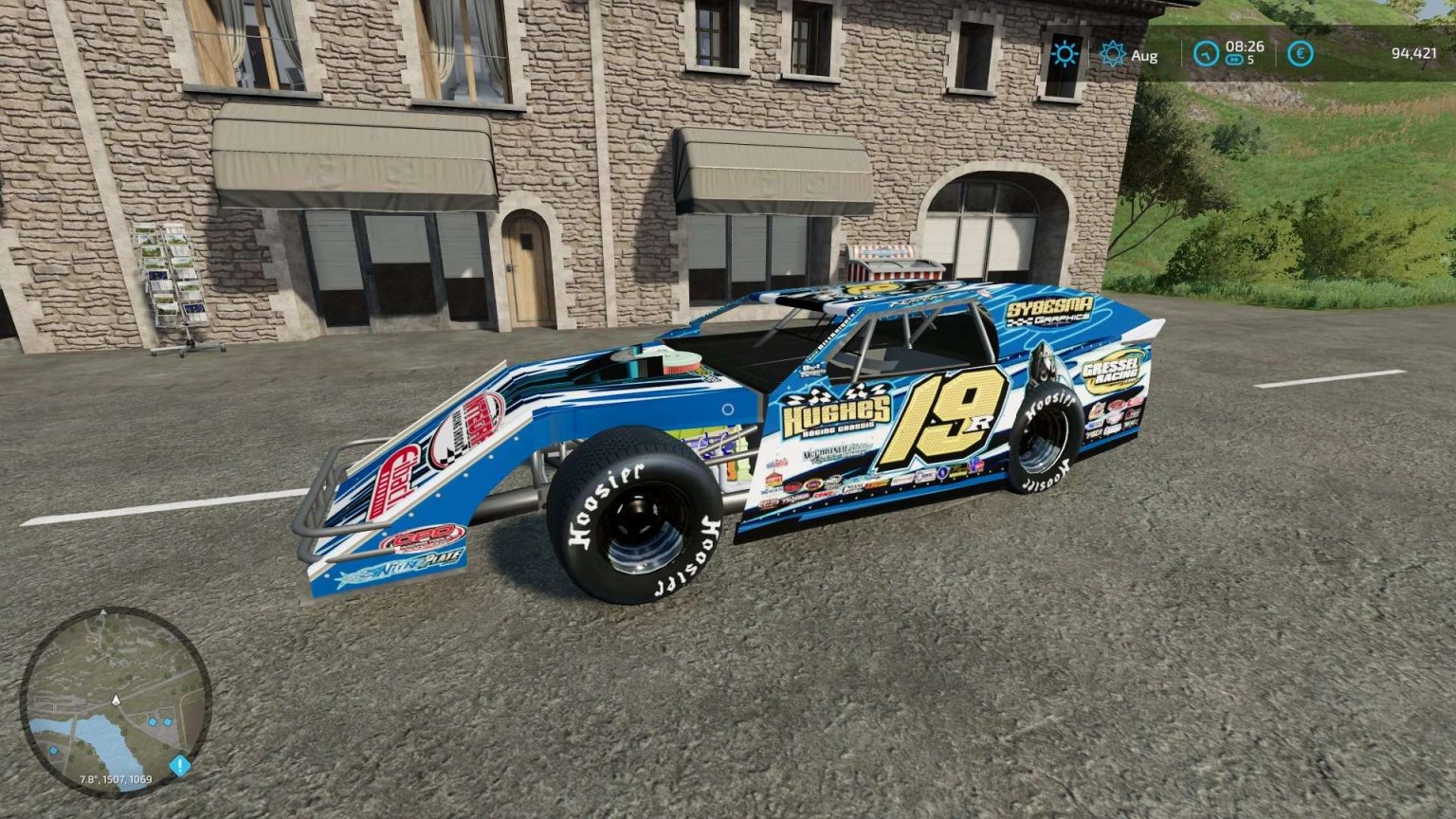The width and height of the screenshot is (1456, 819).
Task: Click the coordinates text below the minimap
Action: pos(116,779)
